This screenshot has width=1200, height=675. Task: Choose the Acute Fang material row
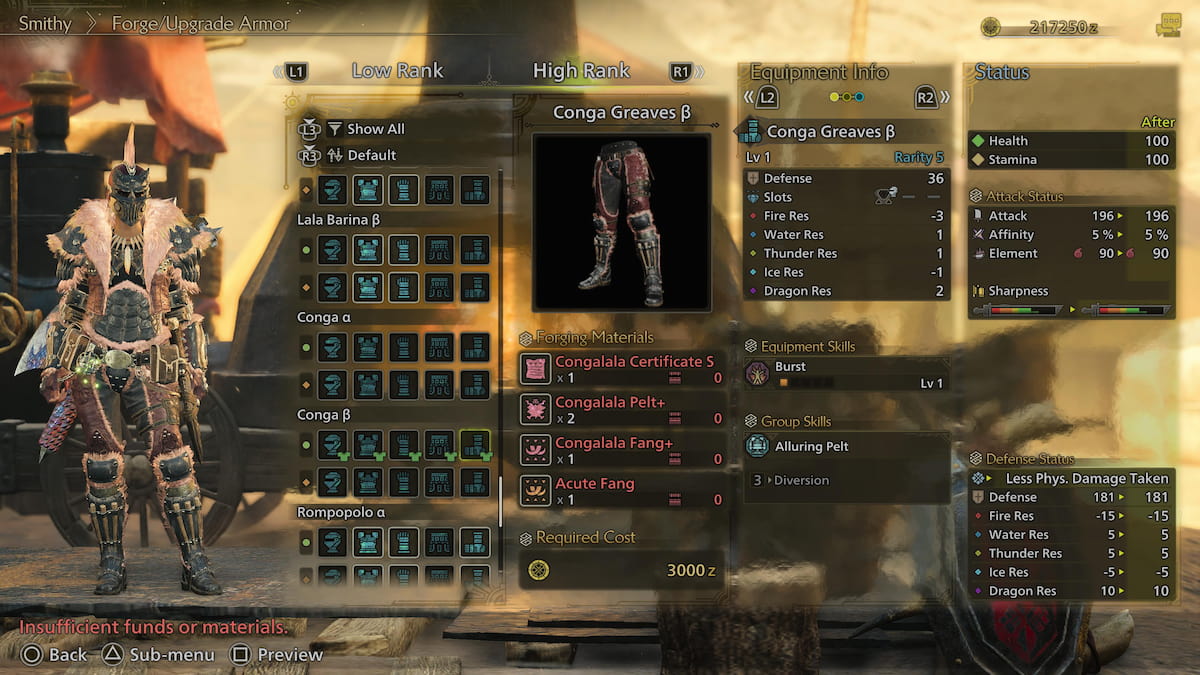coord(621,491)
